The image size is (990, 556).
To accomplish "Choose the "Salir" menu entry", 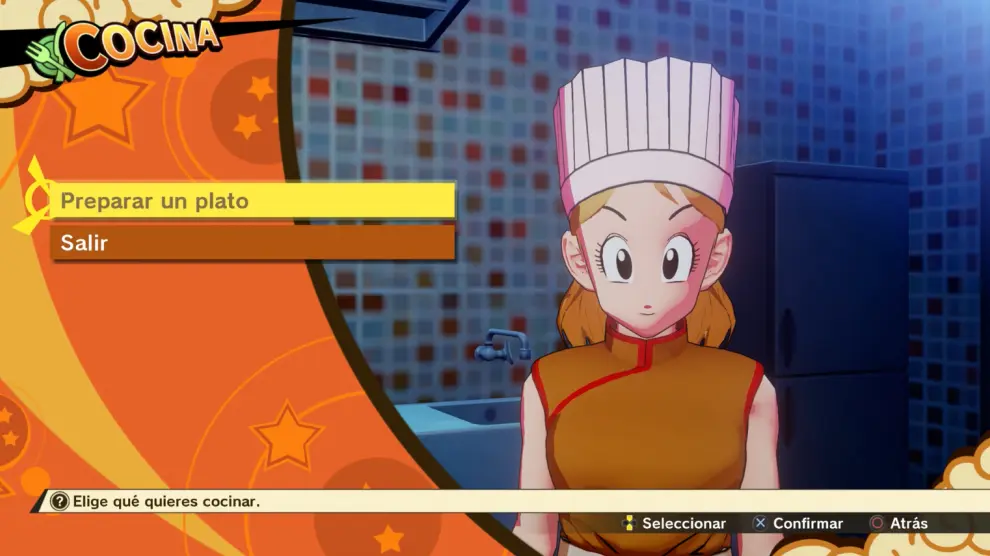I will tap(252, 243).
